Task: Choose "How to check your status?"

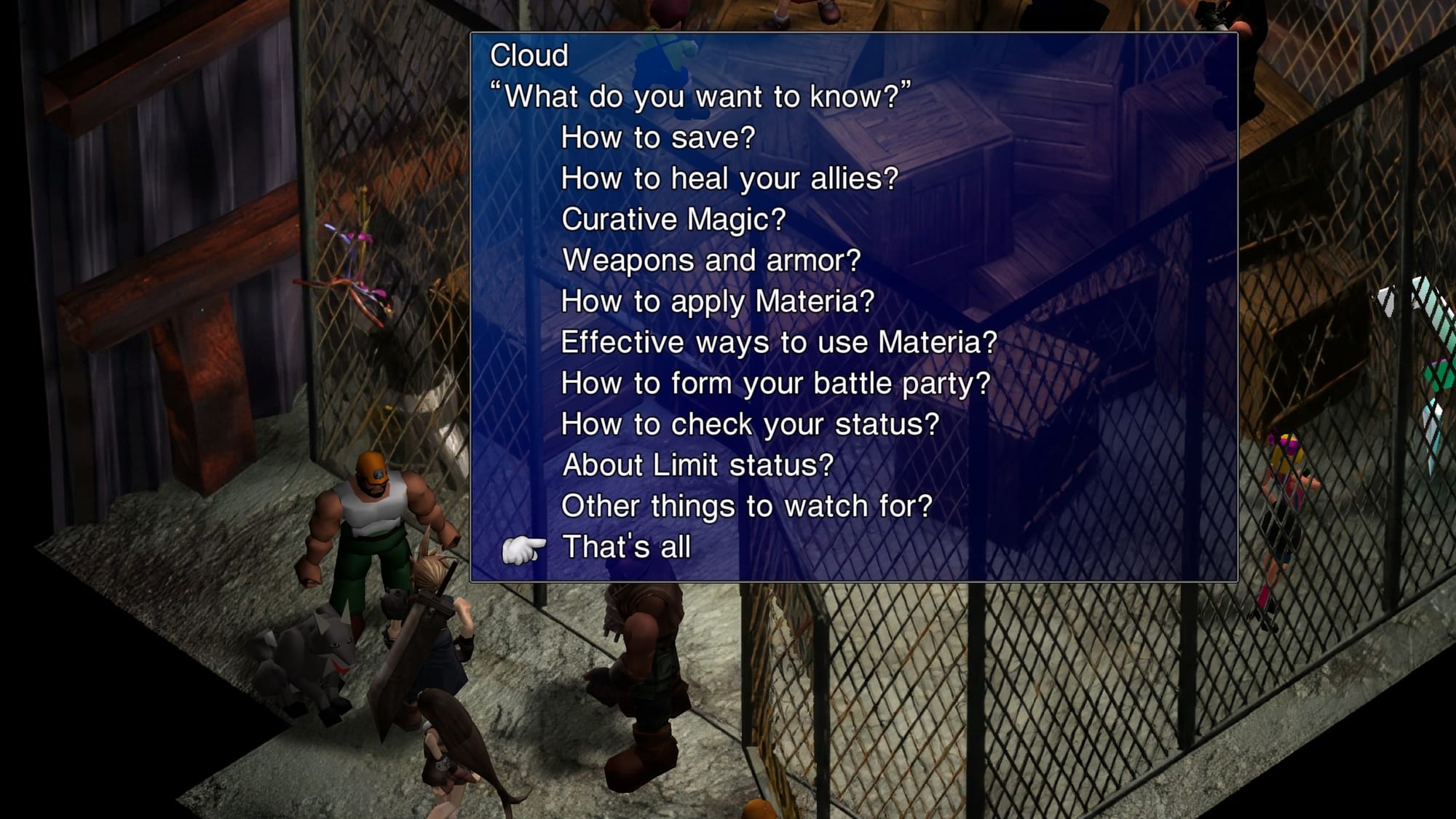Action: (x=750, y=424)
